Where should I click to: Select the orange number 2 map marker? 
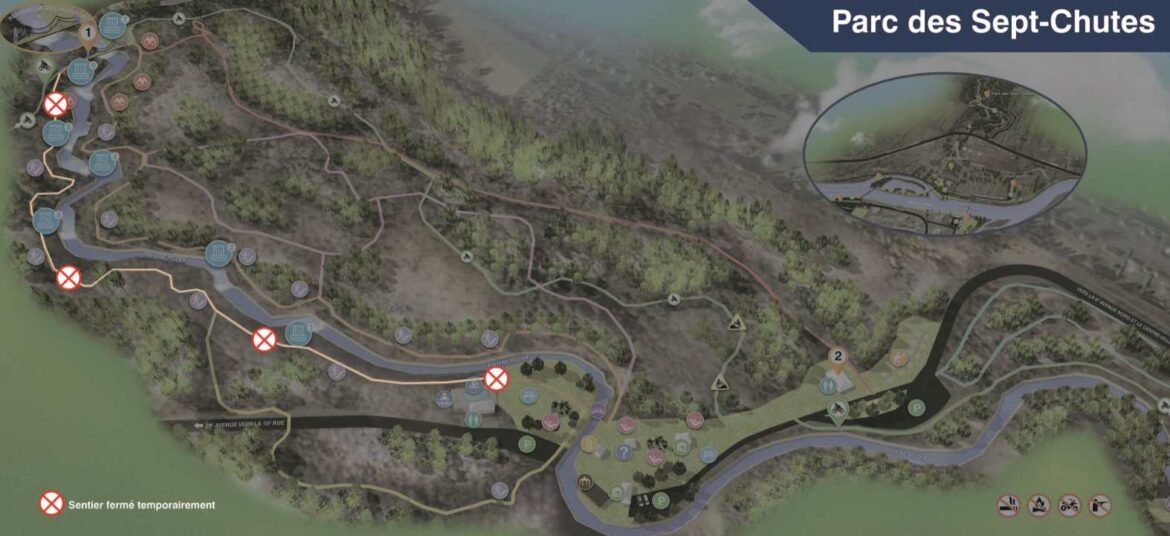[x=838, y=357]
